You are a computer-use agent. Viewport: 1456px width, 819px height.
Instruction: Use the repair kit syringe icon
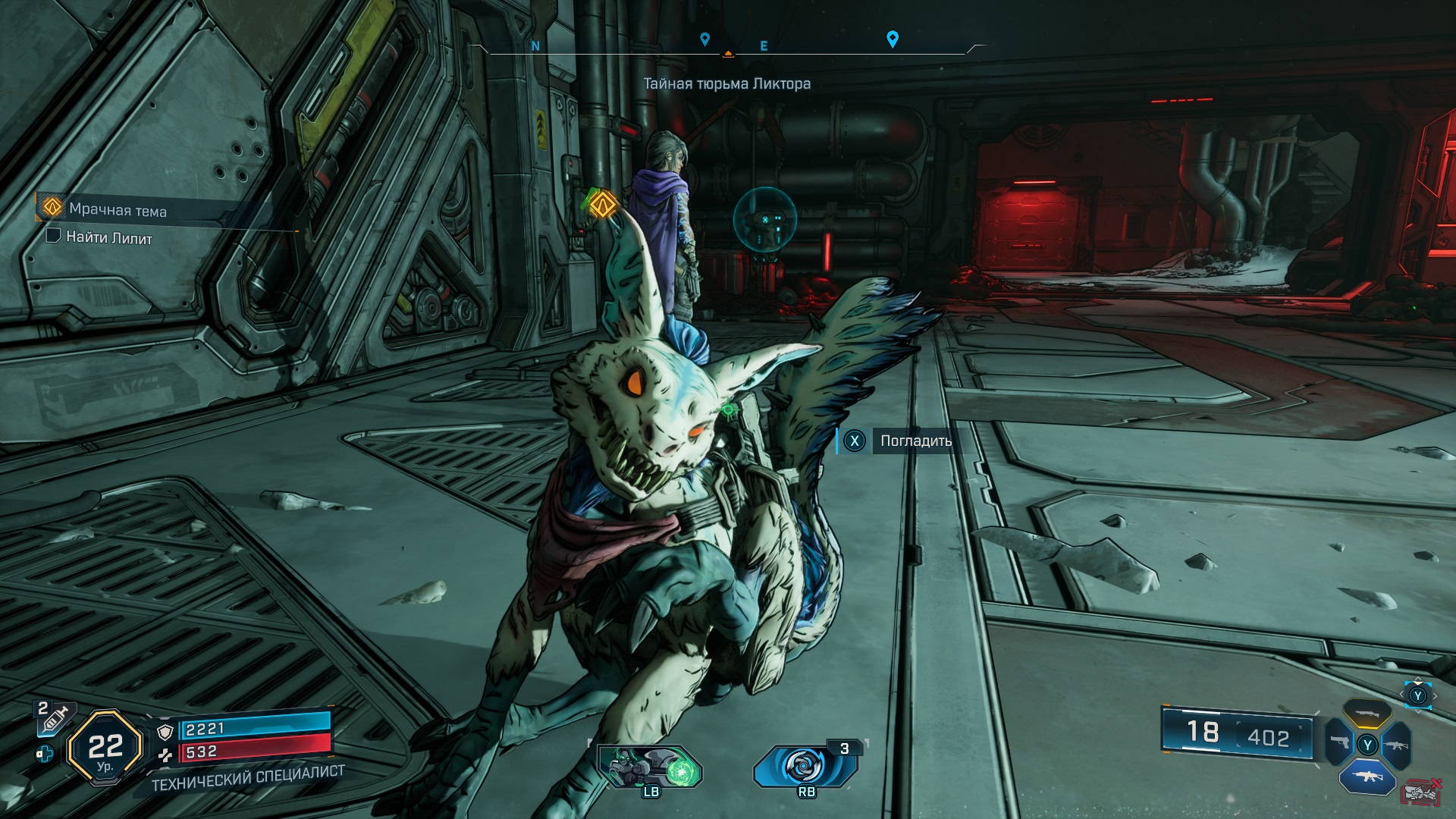[55, 717]
